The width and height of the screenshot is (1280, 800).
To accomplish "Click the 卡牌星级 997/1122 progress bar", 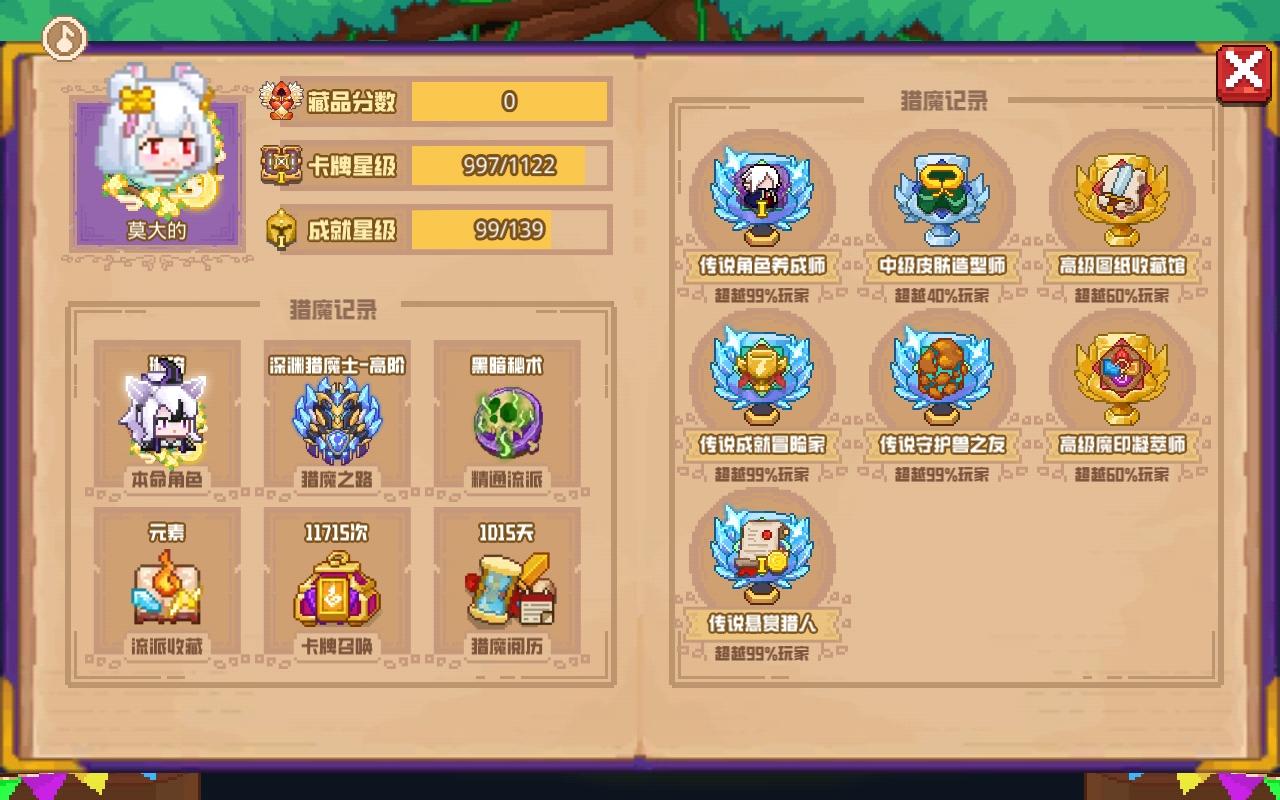I will pyautogui.click(x=511, y=166).
